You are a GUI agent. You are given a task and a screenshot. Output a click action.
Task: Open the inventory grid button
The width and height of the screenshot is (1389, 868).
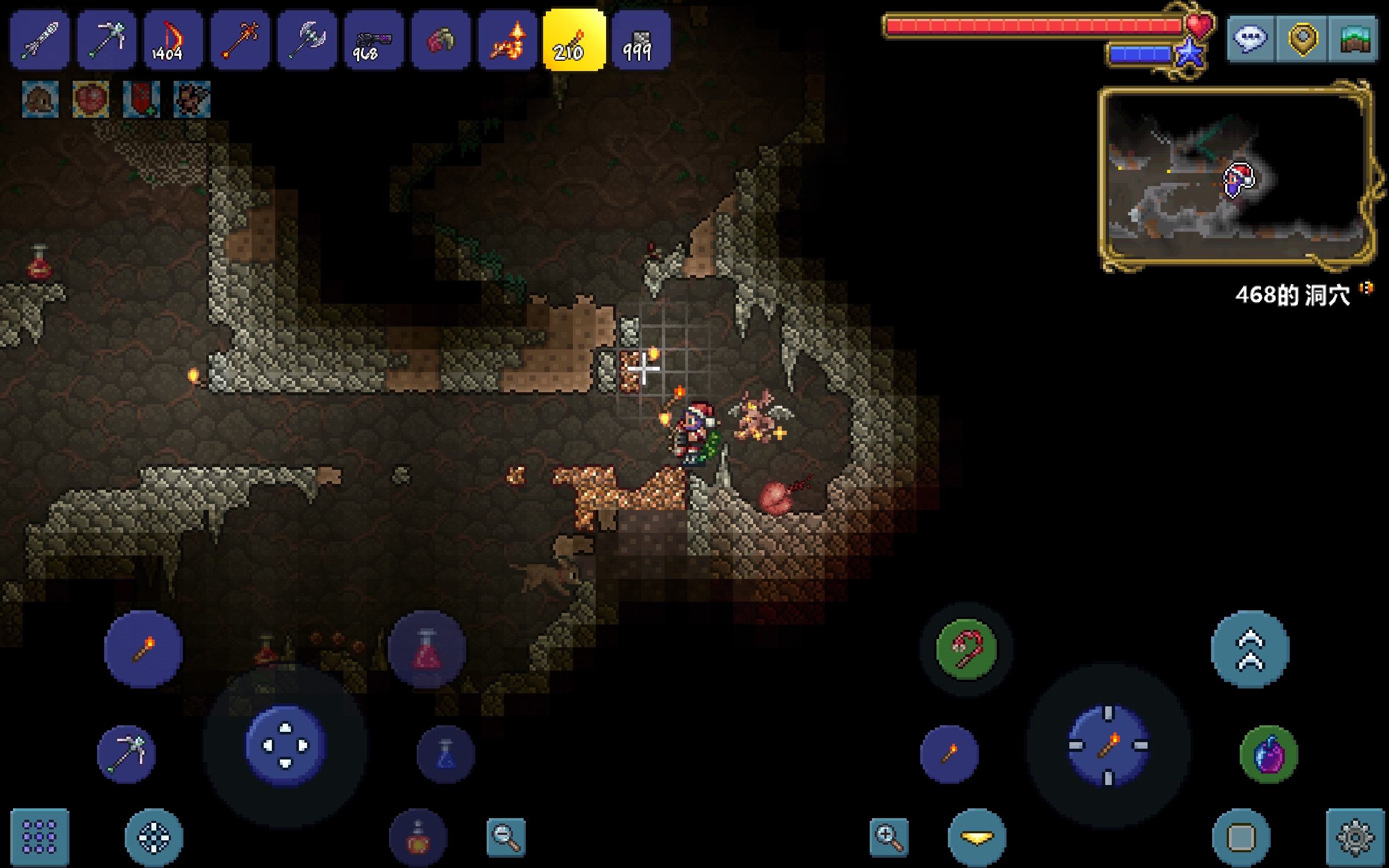pyautogui.click(x=40, y=837)
